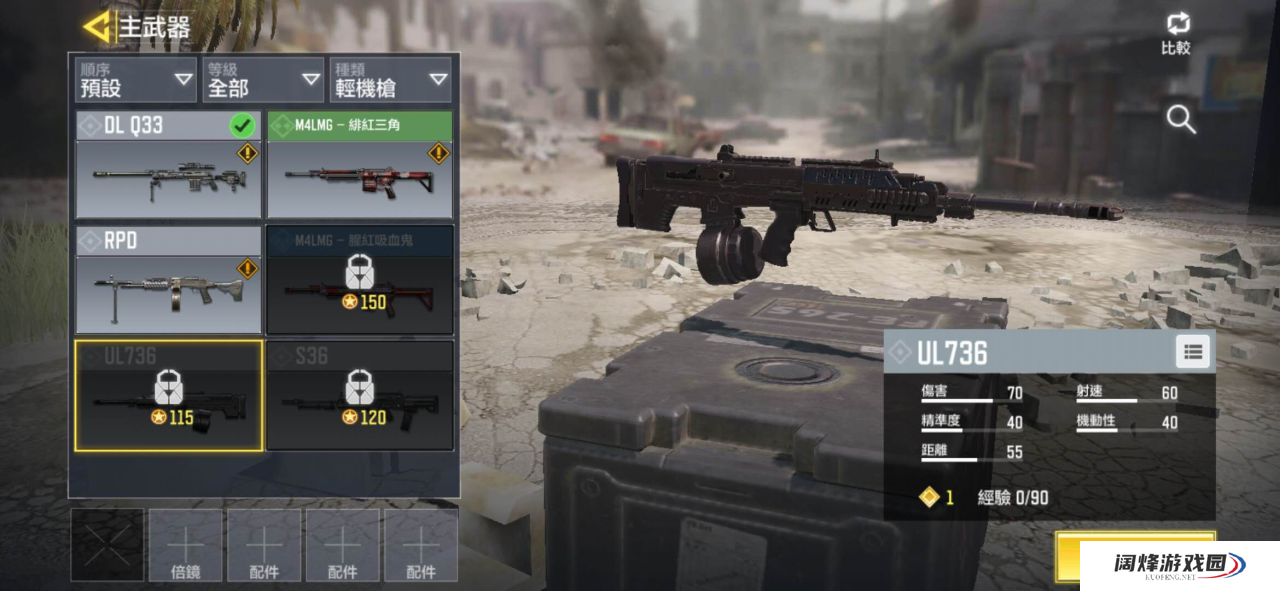Pick the locked M4LMG 150 credit card
The height and width of the screenshot is (591, 1280).
click(x=359, y=280)
